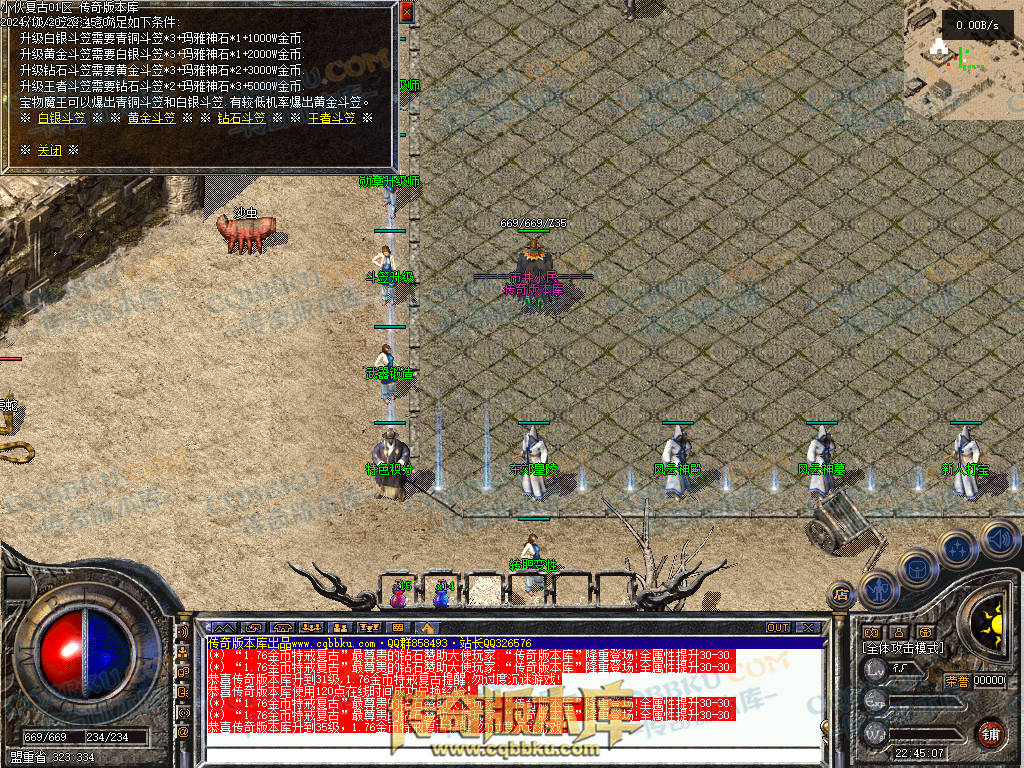Open the minimap in the corner
1024x768 pixels.
(963, 60)
